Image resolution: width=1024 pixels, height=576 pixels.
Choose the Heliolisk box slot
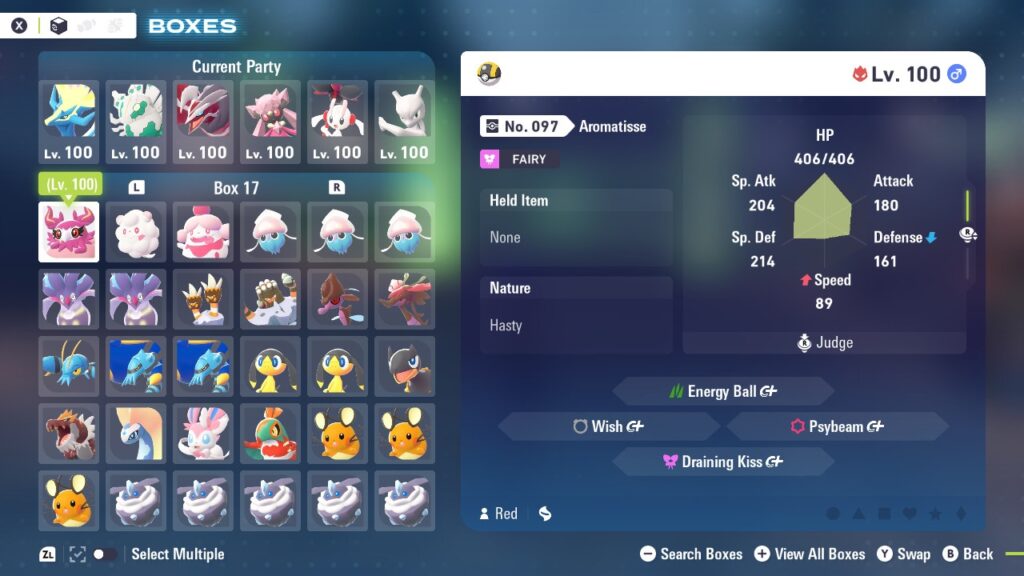coord(404,365)
